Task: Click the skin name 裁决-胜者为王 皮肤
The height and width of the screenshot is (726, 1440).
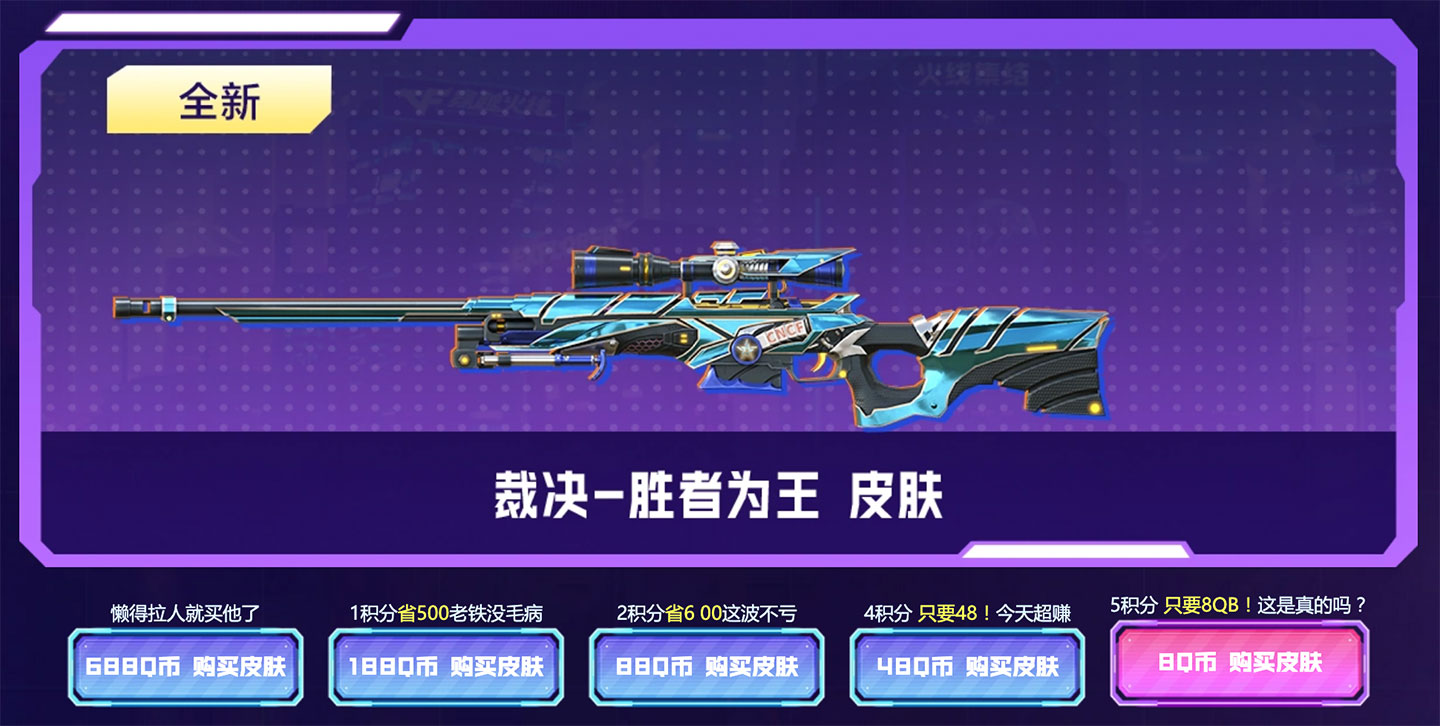Action: (718, 492)
